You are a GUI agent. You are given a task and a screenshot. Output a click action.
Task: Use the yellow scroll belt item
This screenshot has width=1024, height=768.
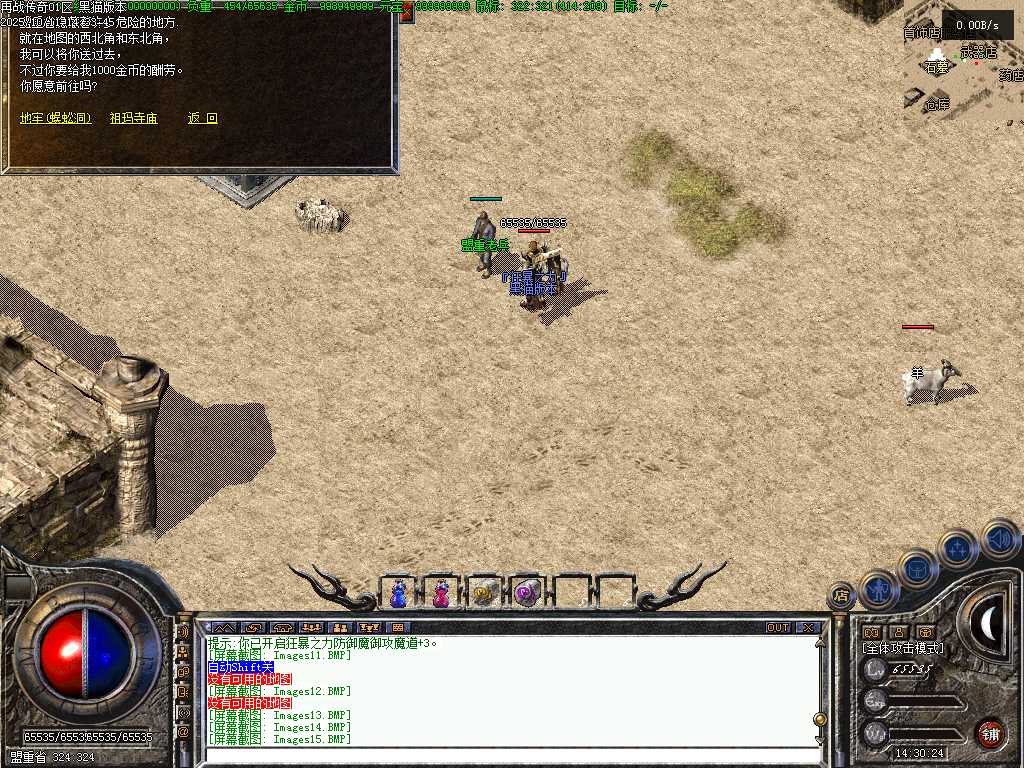pos(484,593)
